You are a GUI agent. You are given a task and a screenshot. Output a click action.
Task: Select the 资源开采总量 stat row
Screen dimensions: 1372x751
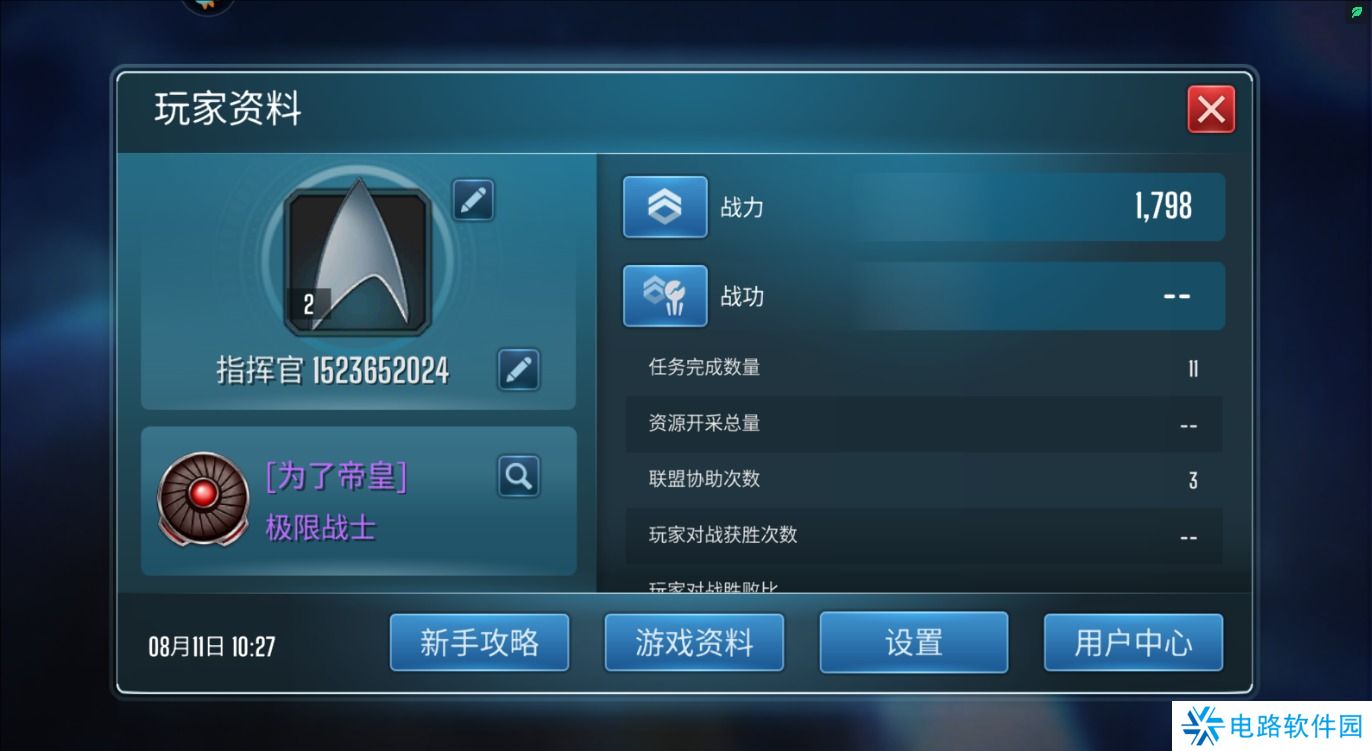pyautogui.click(x=920, y=424)
